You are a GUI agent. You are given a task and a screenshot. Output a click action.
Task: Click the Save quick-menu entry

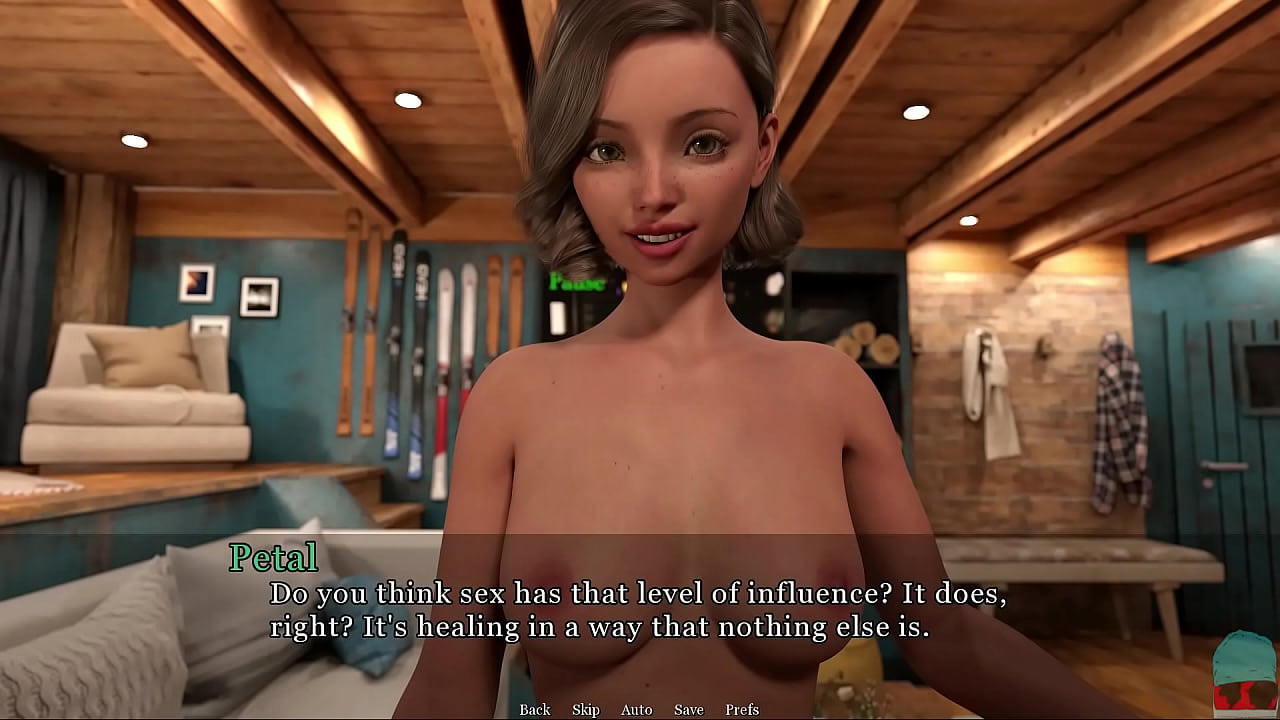(x=690, y=709)
